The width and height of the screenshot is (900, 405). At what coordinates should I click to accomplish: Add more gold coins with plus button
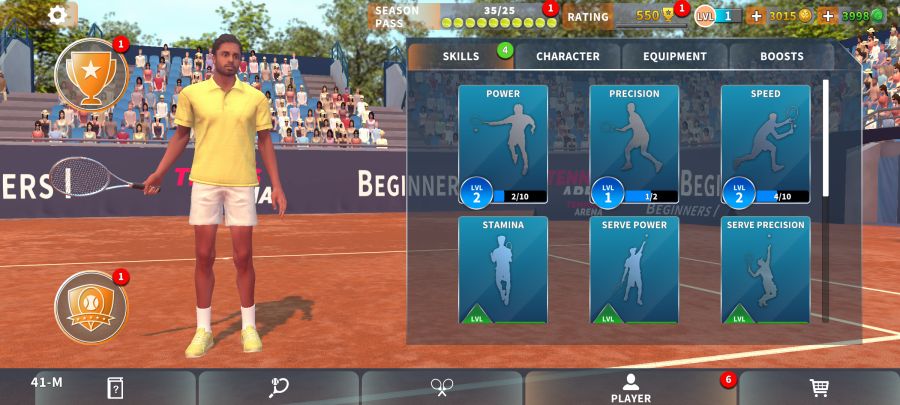point(756,16)
